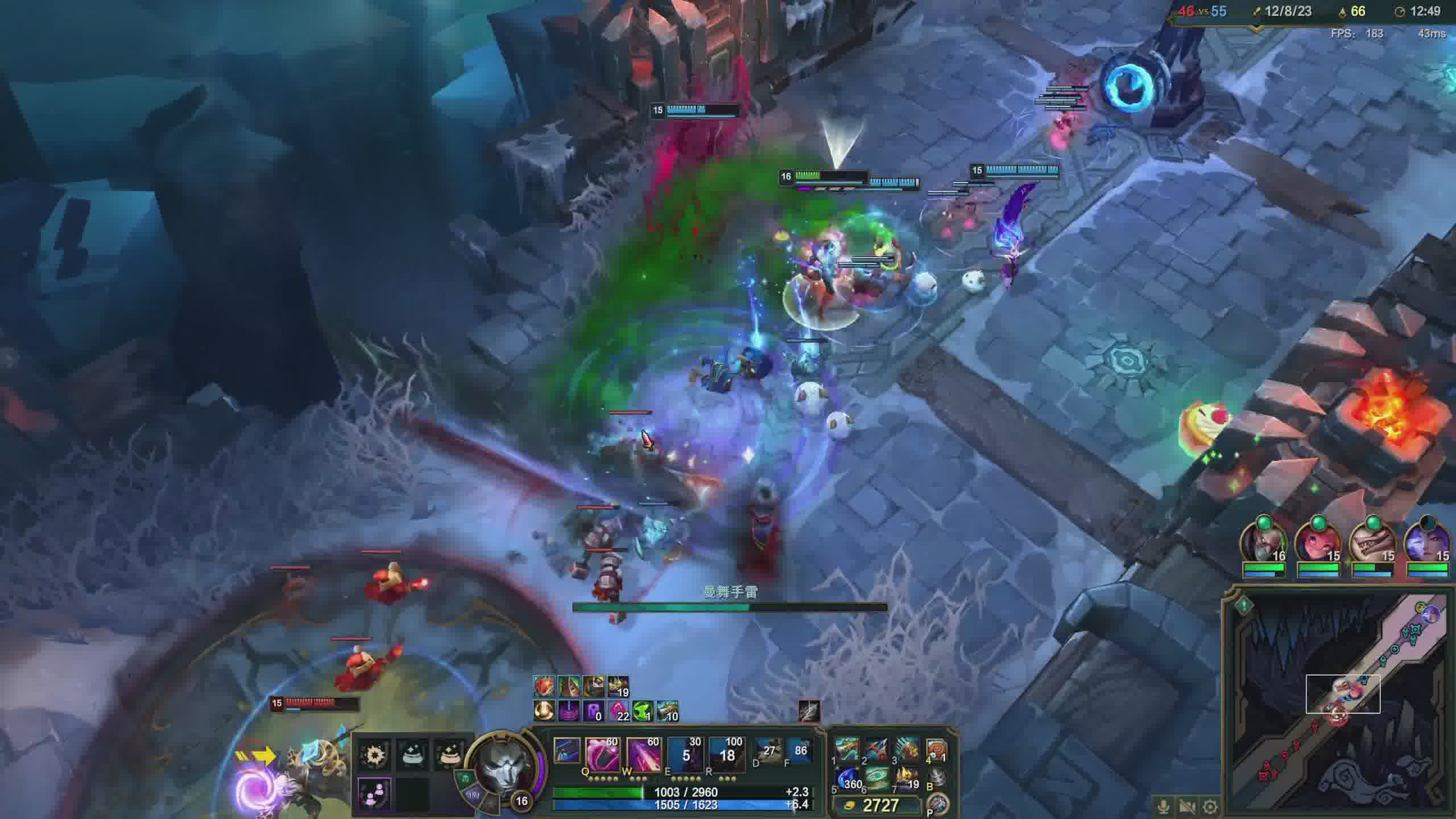Click Jhin's passive ability icon
Screen dimensions: 1456x819
566,751
